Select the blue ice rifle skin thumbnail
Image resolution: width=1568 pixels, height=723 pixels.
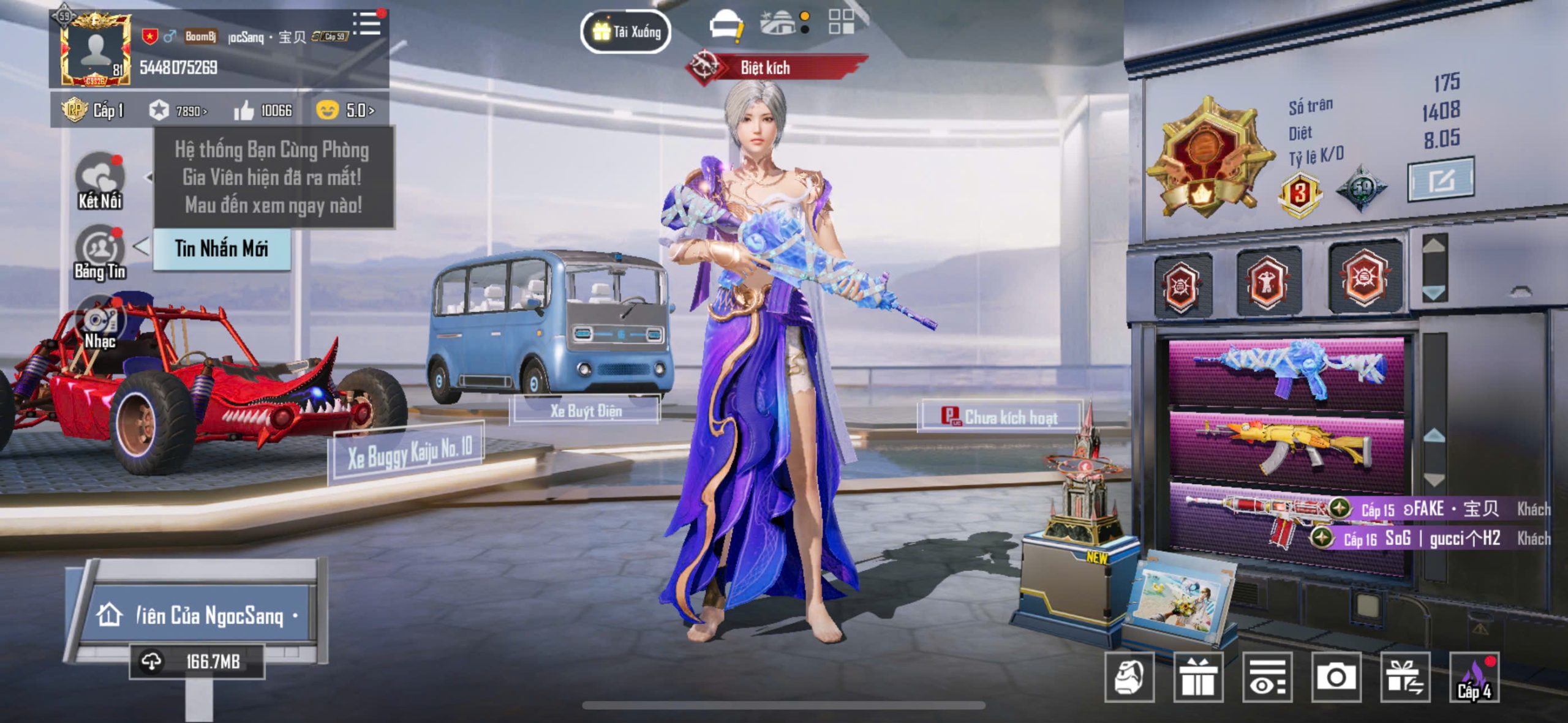[1286, 370]
